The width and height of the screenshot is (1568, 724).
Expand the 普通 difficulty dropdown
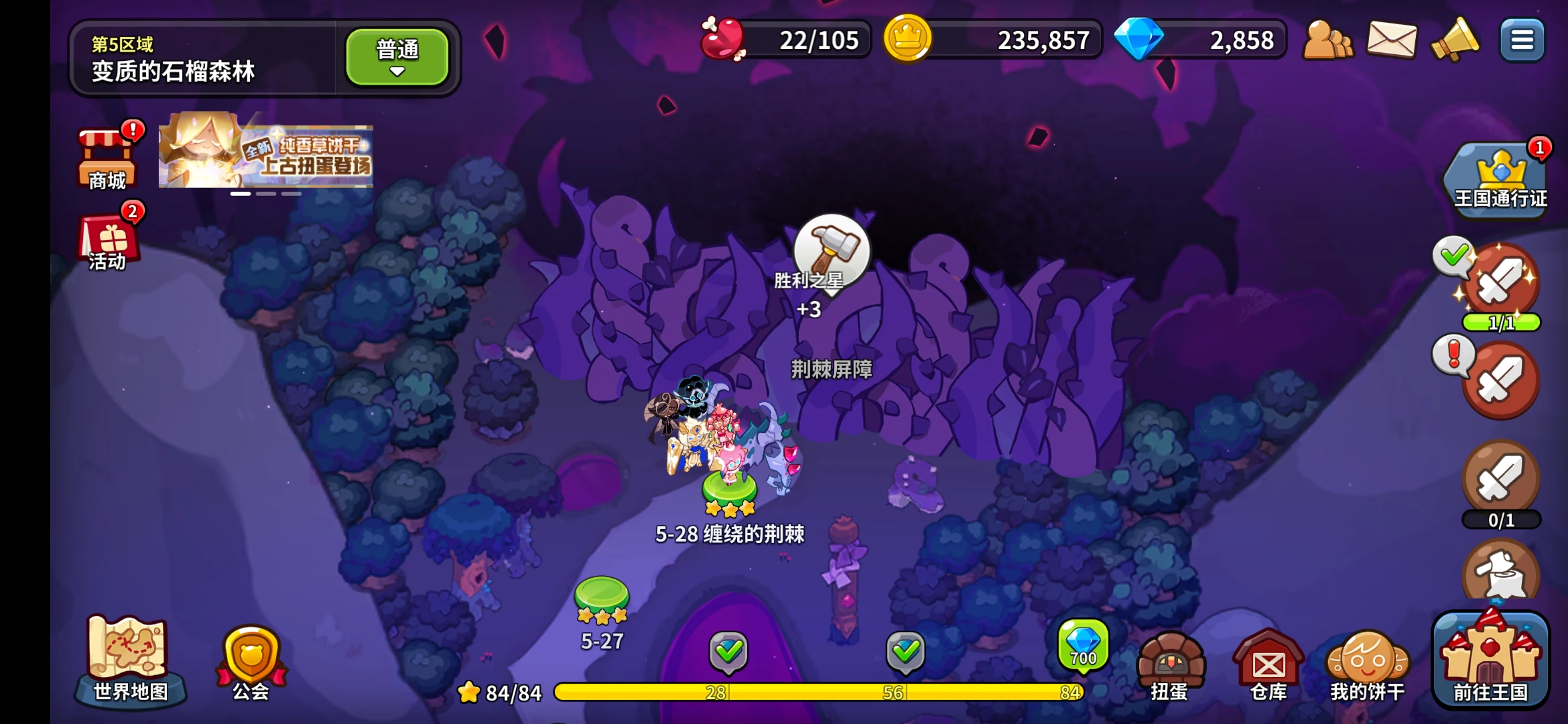397,56
